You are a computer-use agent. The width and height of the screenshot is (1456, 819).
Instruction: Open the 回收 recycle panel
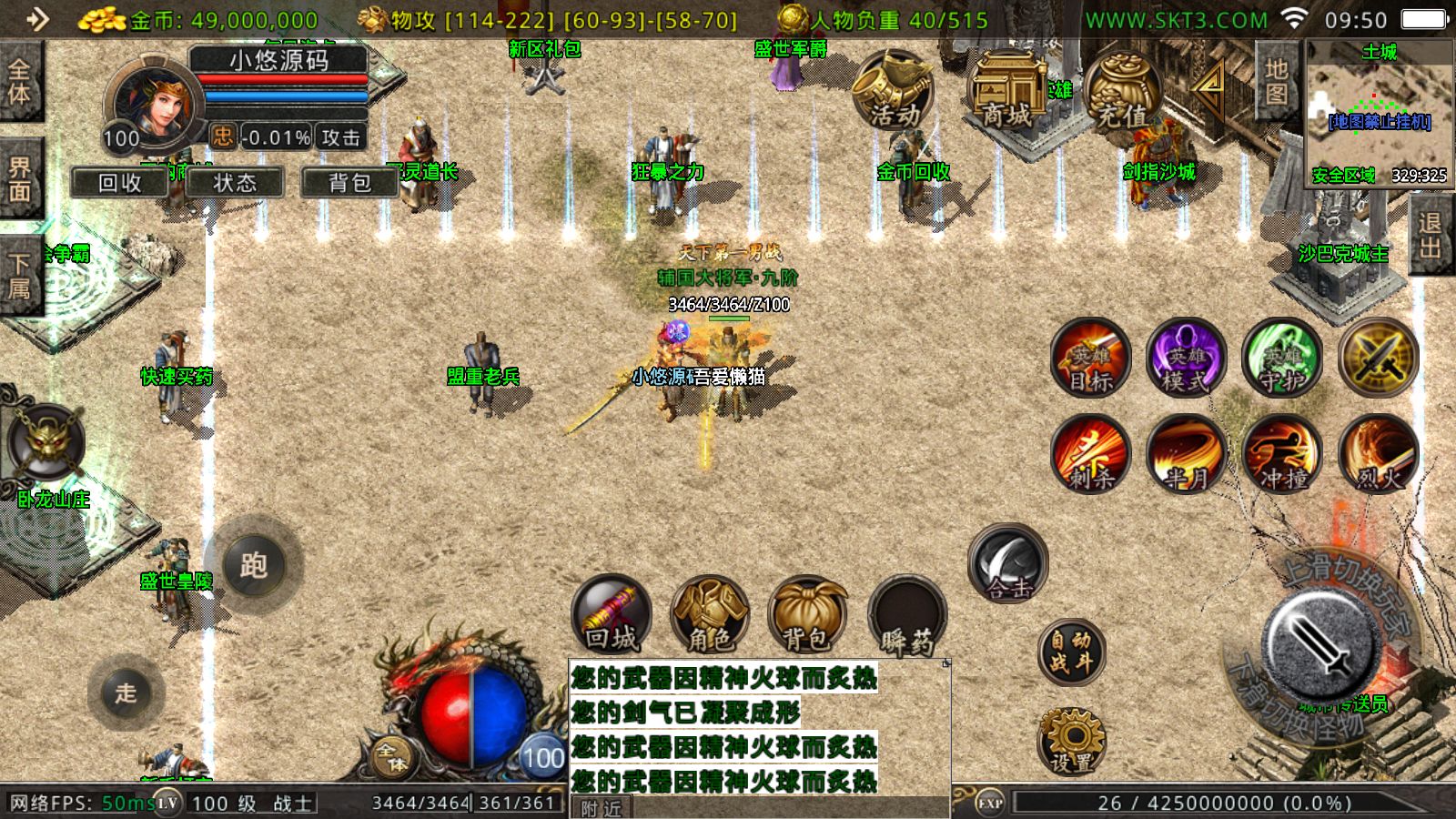tap(119, 183)
